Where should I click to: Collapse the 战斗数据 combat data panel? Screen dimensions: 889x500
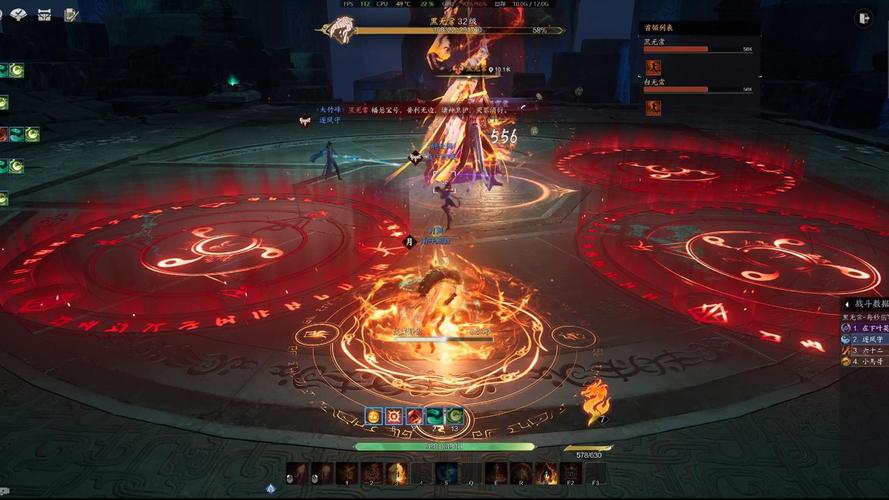click(846, 304)
